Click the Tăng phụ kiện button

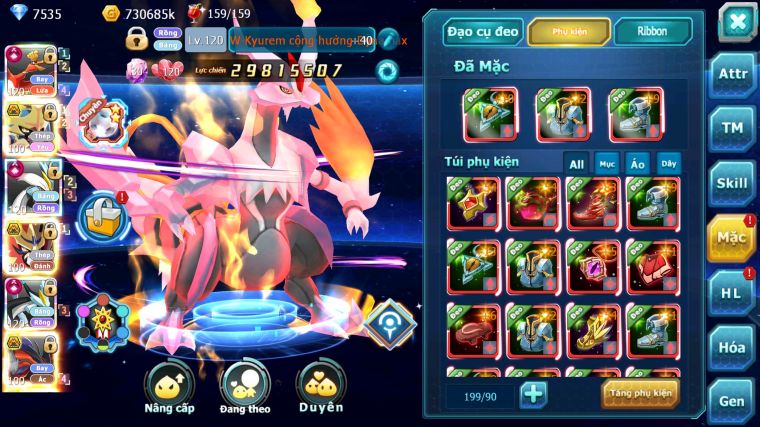tap(640, 393)
